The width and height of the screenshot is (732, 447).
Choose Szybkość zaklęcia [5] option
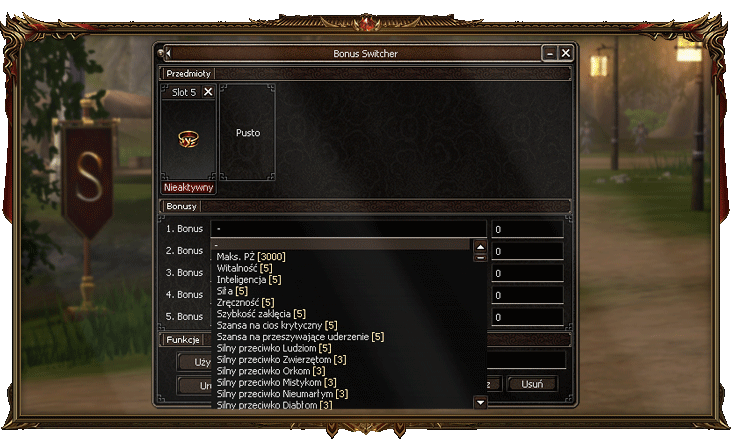[261, 314]
